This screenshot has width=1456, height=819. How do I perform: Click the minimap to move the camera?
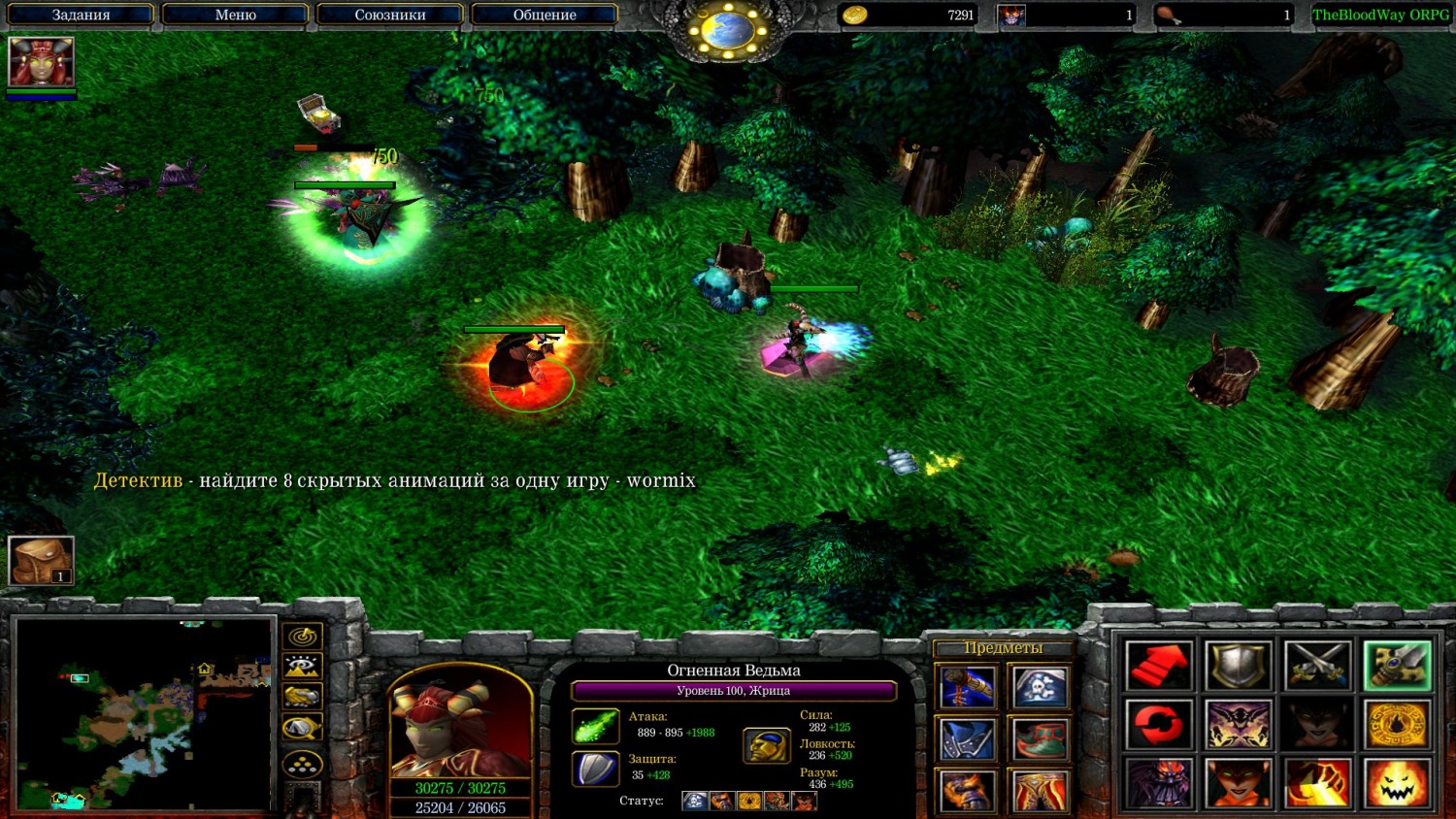(x=144, y=713)
